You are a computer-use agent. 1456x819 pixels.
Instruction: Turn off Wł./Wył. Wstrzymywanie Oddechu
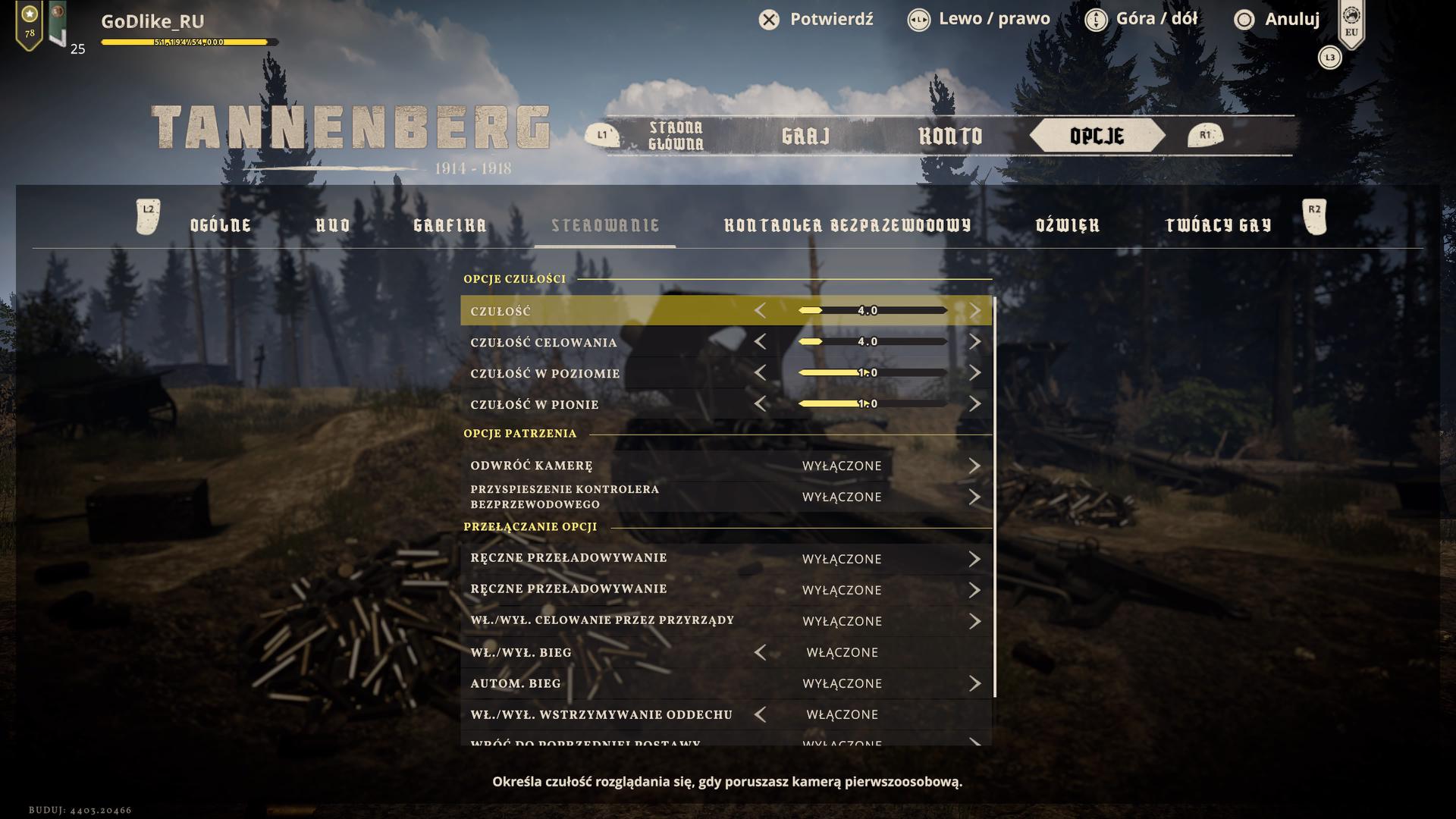tap(760, 714)
